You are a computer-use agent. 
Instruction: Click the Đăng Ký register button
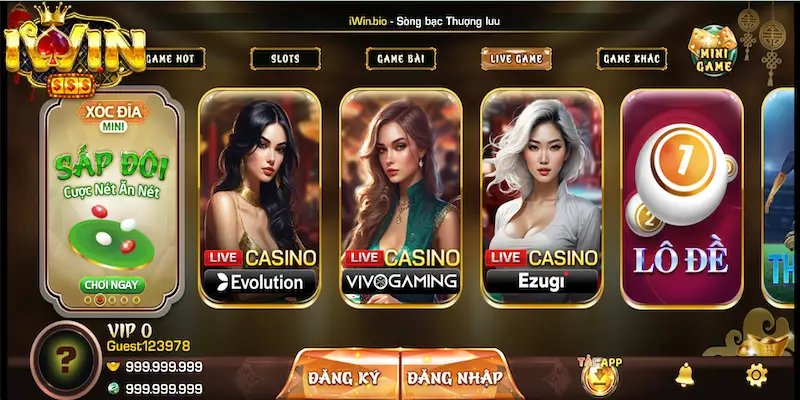pyautogui.click(x=343, y=377)
